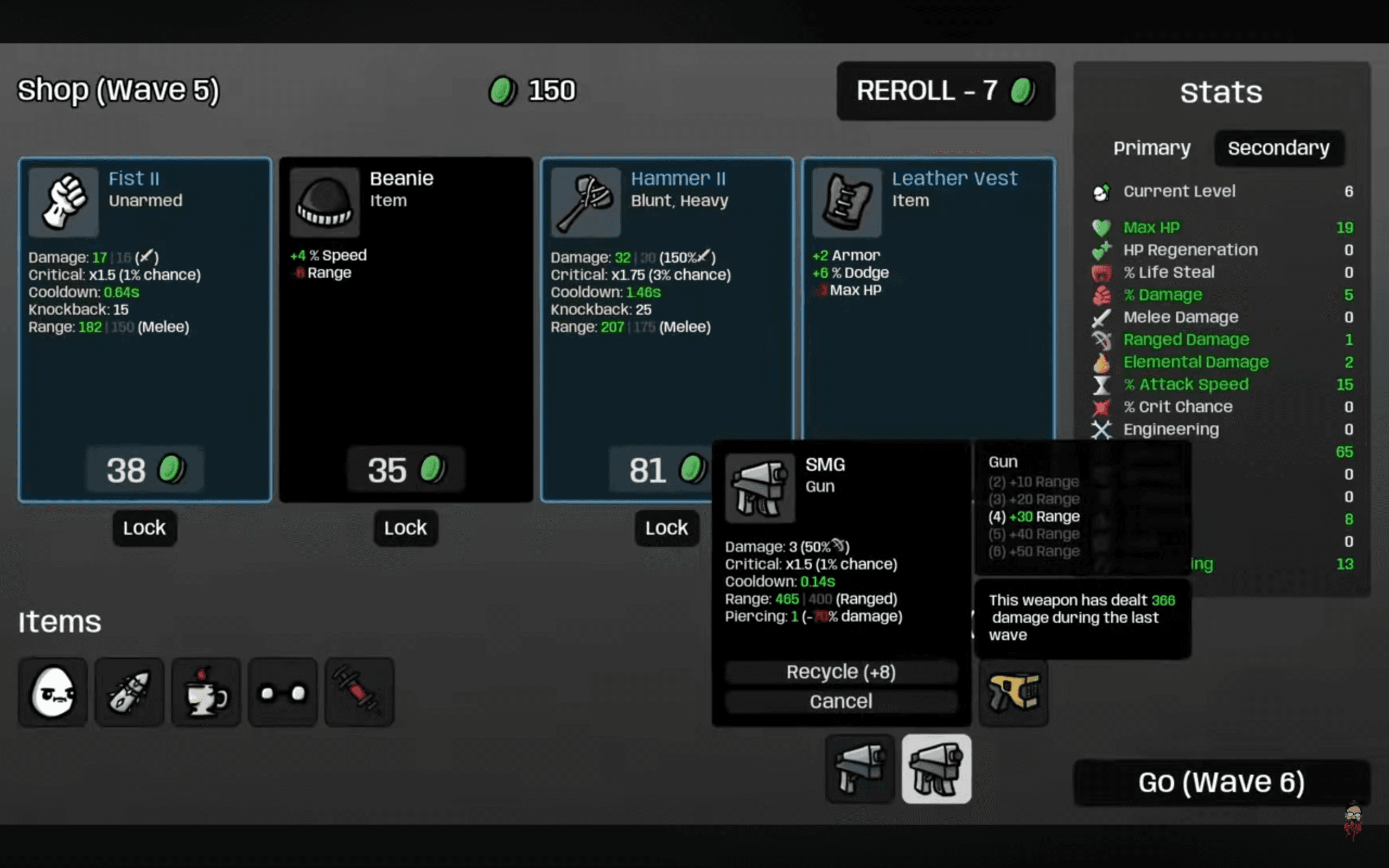Viewport: 1389px width, 868px height.
Task: Buy Fist II for 38
Action: [145, 470]
